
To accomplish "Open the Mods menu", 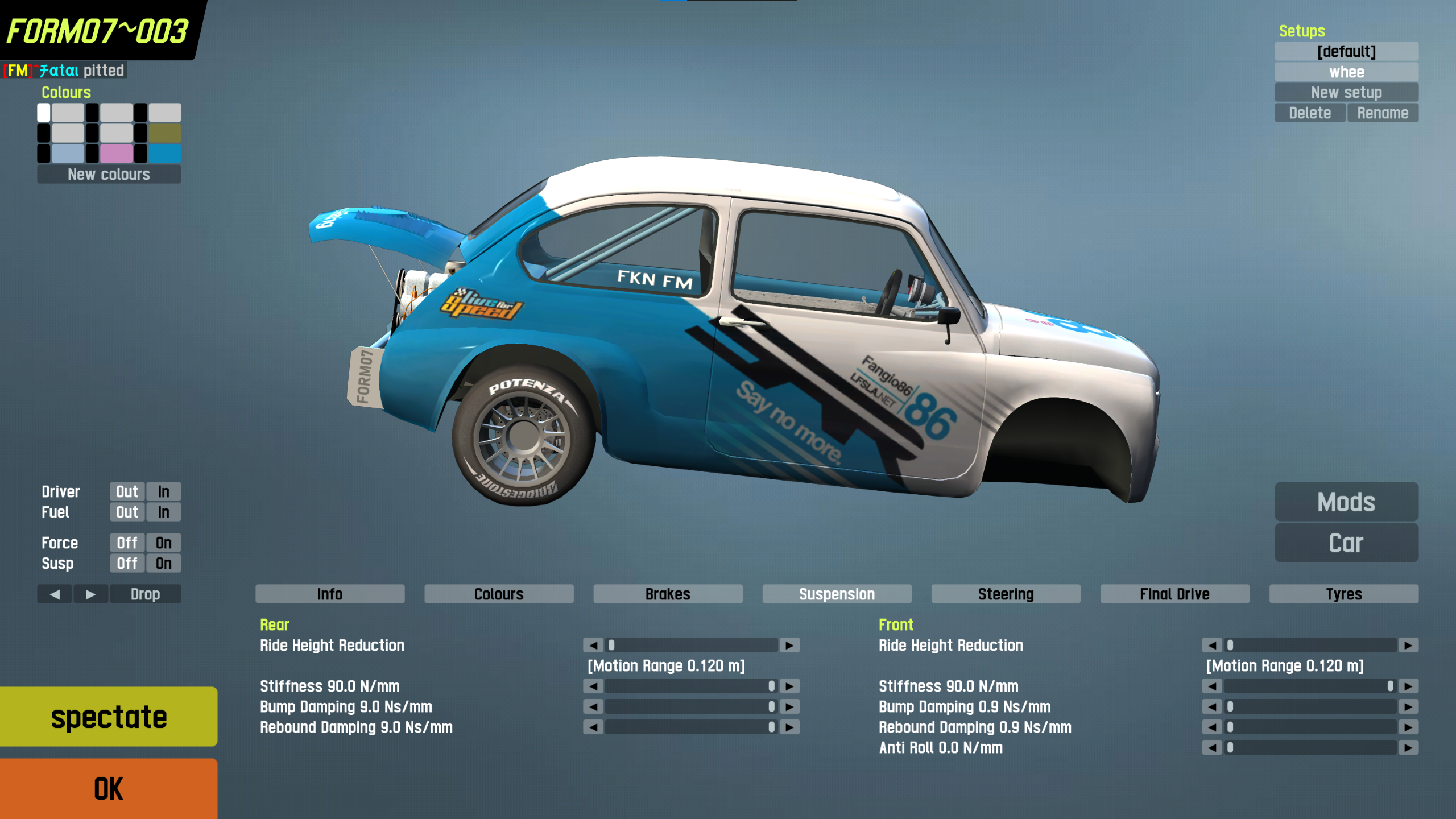I will [1346, 502].
